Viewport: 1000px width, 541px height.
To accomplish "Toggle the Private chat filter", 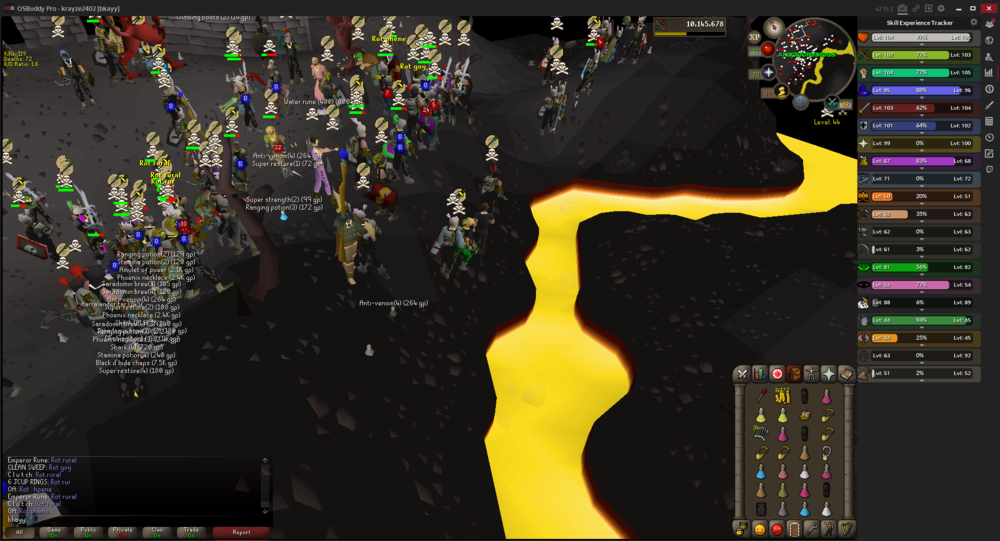I will [122, 532].
